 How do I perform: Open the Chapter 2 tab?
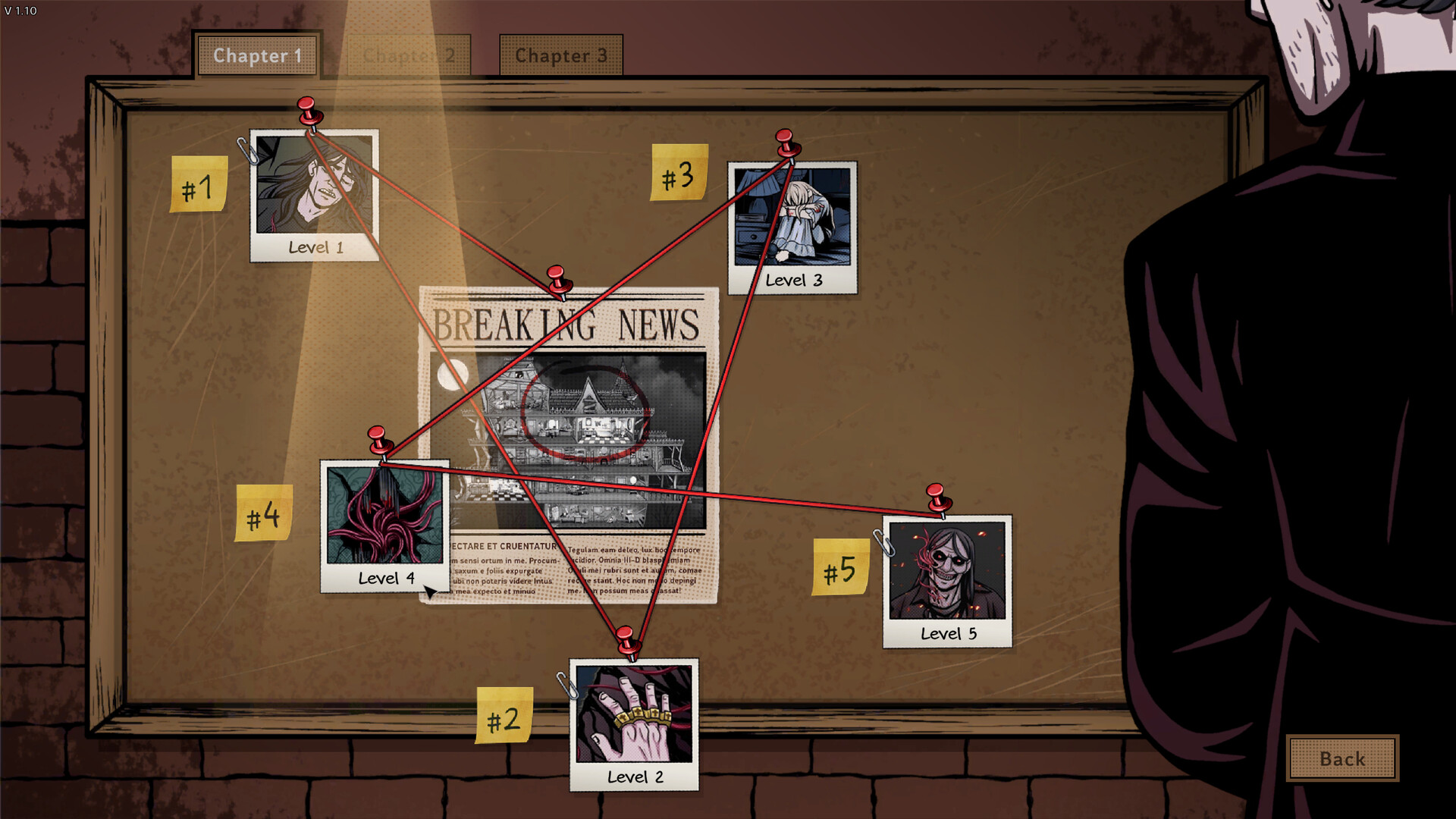409,55
